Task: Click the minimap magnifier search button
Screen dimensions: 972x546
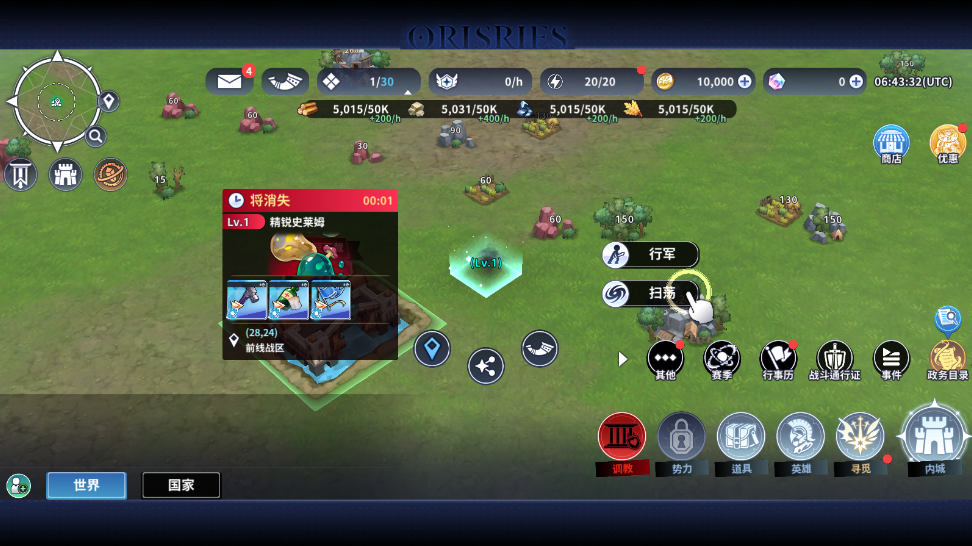Action: point(96,137)
